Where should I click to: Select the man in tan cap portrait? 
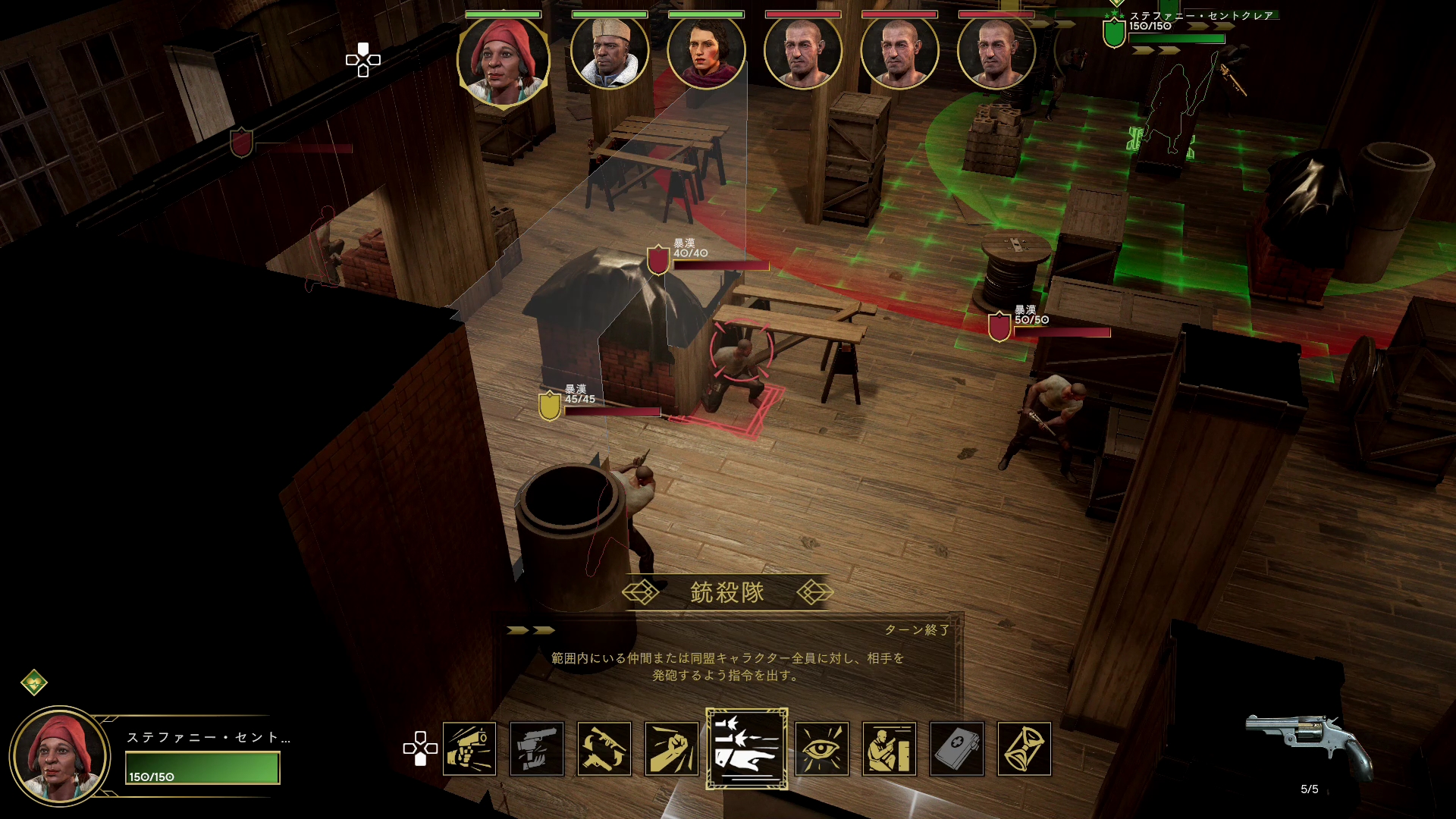point(610,53)
